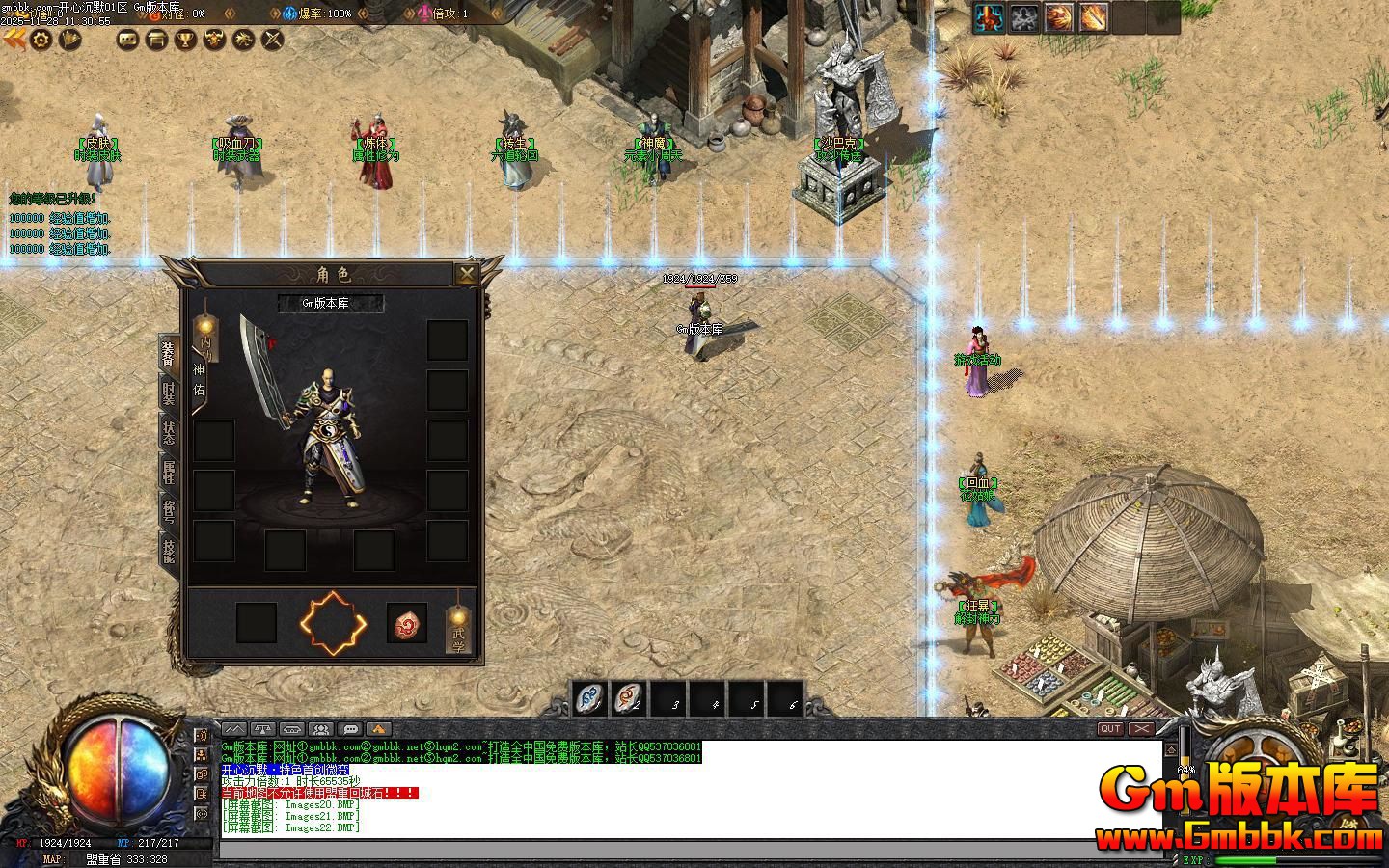Click the gold trophy ranking icon
The width and height of the screenshot is (1389, 868).
coord(184,40)
